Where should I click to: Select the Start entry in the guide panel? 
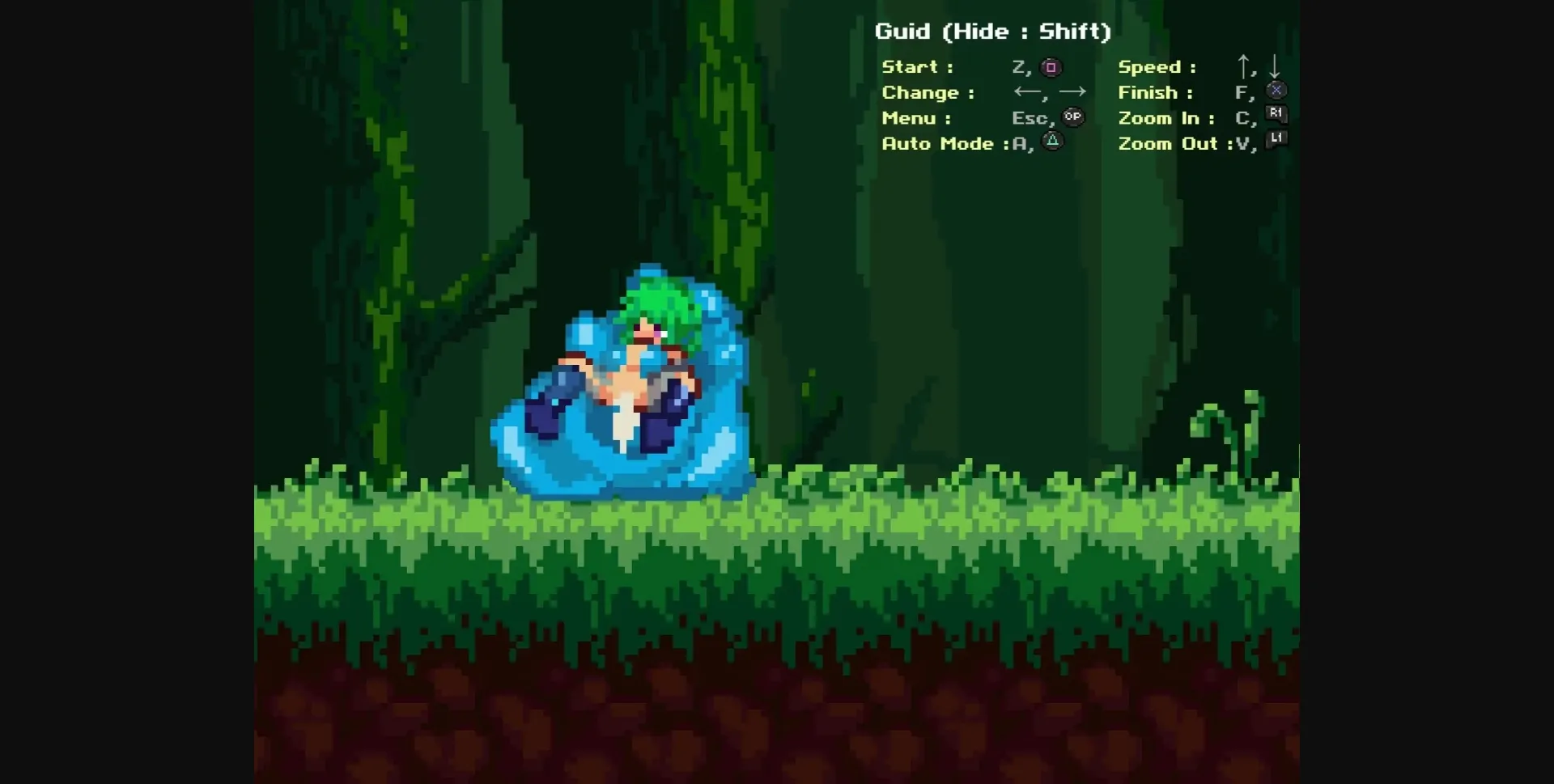(917, 66)
